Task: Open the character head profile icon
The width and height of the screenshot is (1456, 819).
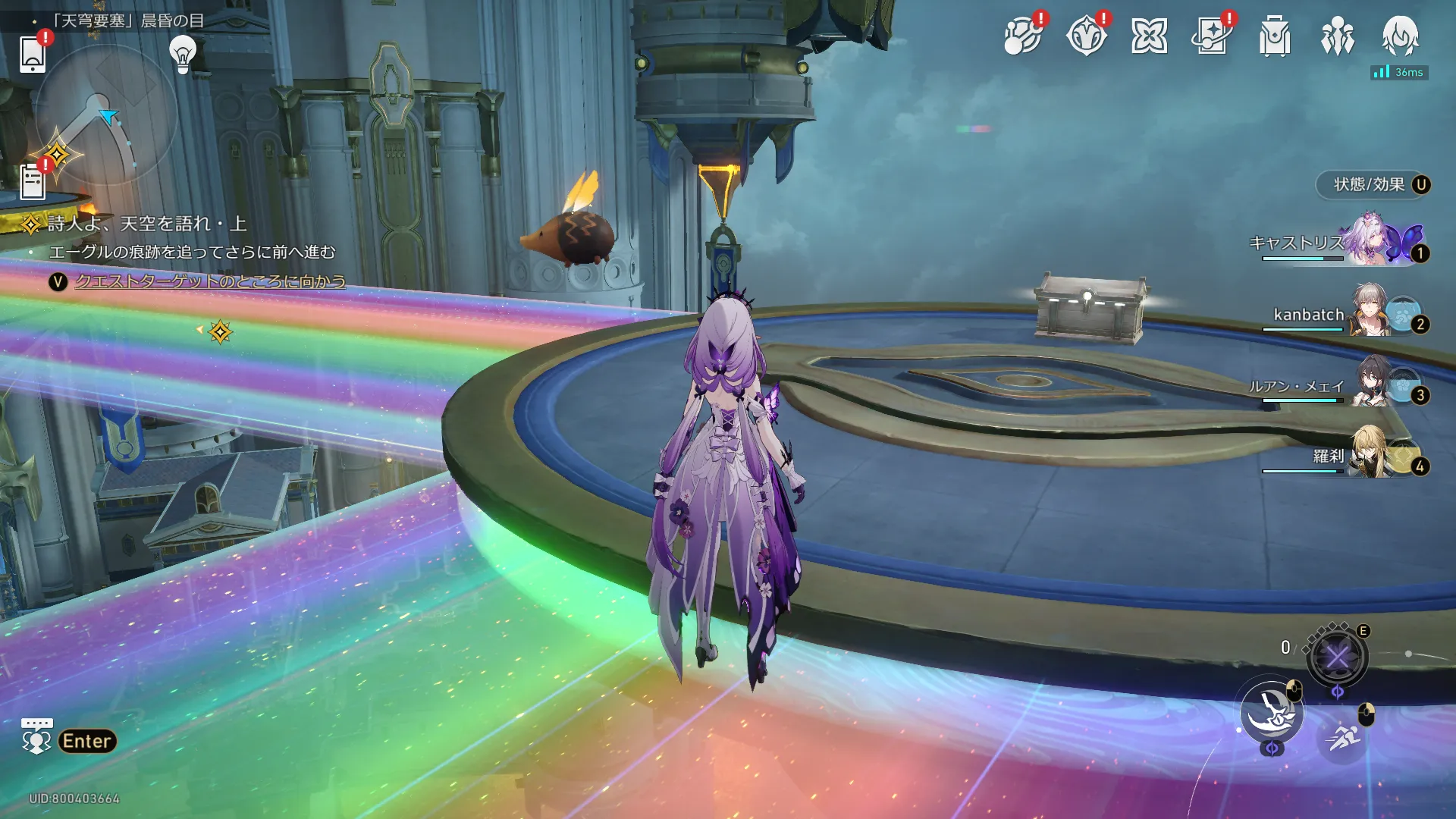Action: click(1400, 36)
